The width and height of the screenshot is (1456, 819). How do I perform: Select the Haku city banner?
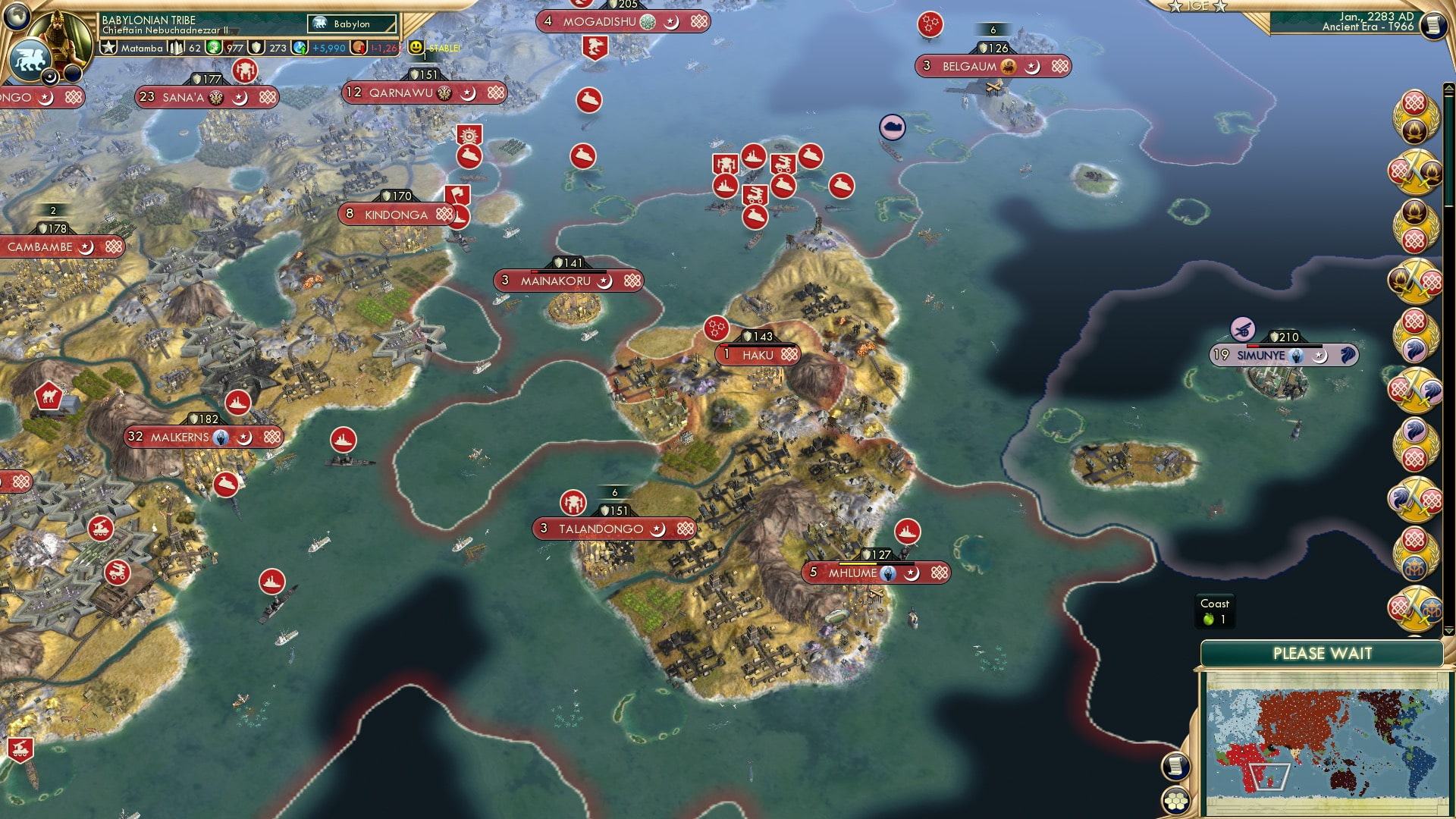756,354
